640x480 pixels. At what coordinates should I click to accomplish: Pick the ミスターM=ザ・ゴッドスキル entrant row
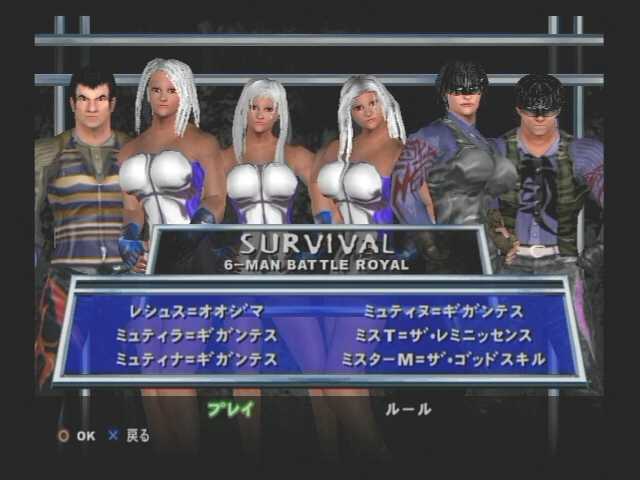[444, 358]
